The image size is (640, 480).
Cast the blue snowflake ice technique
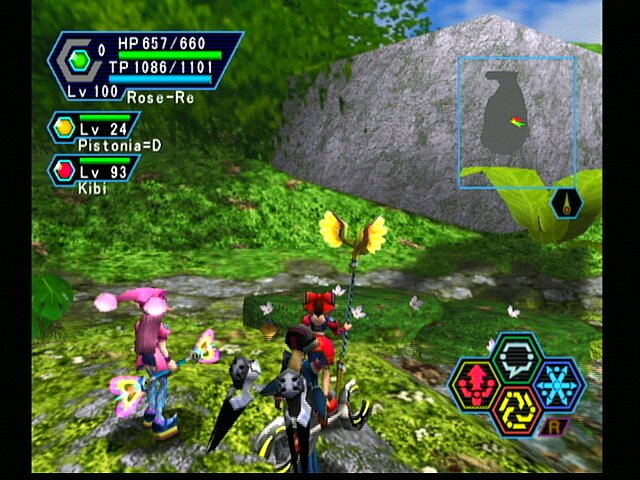coord(561,385)
